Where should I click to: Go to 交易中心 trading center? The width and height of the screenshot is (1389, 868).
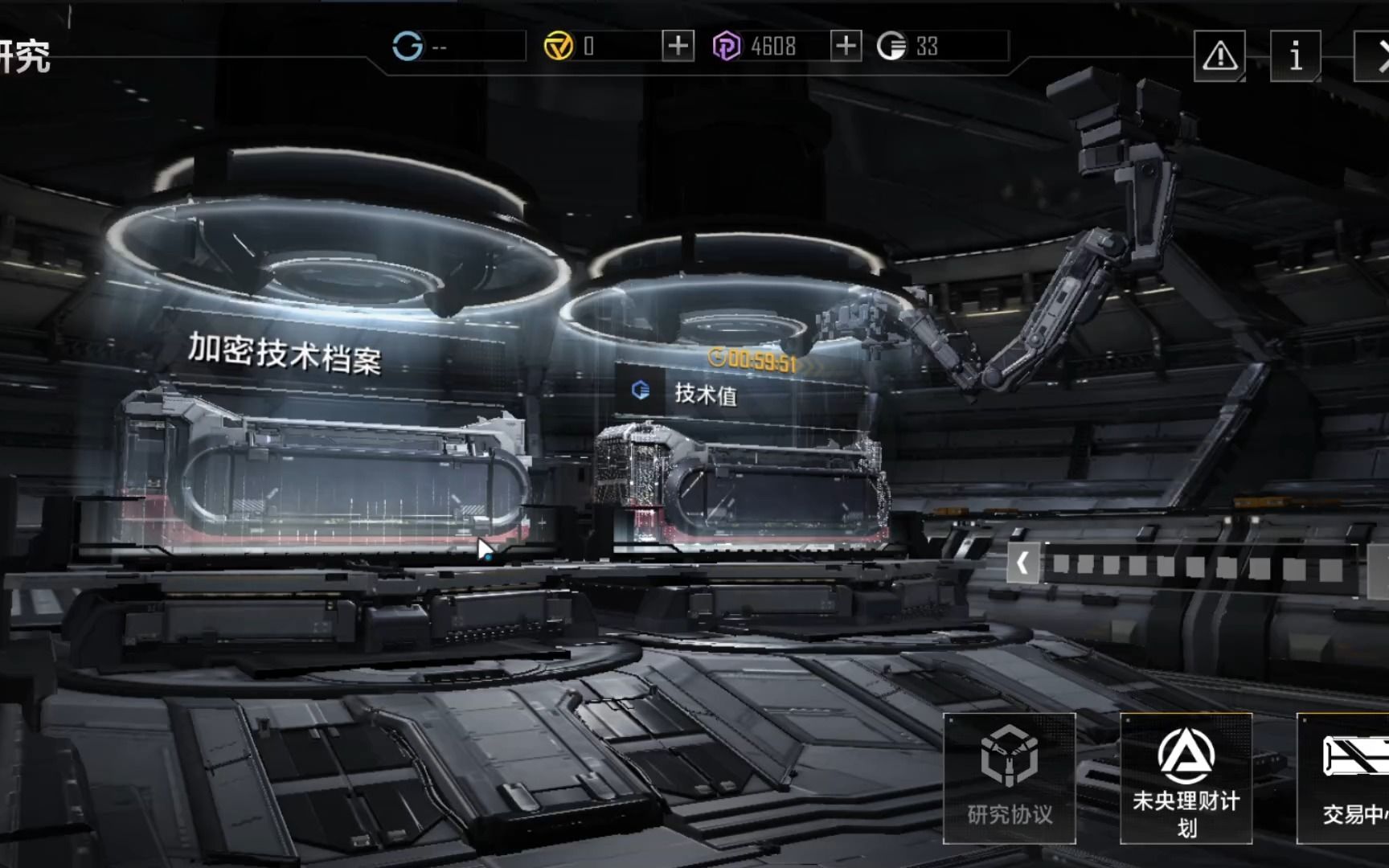click(x=1350, y=777)
